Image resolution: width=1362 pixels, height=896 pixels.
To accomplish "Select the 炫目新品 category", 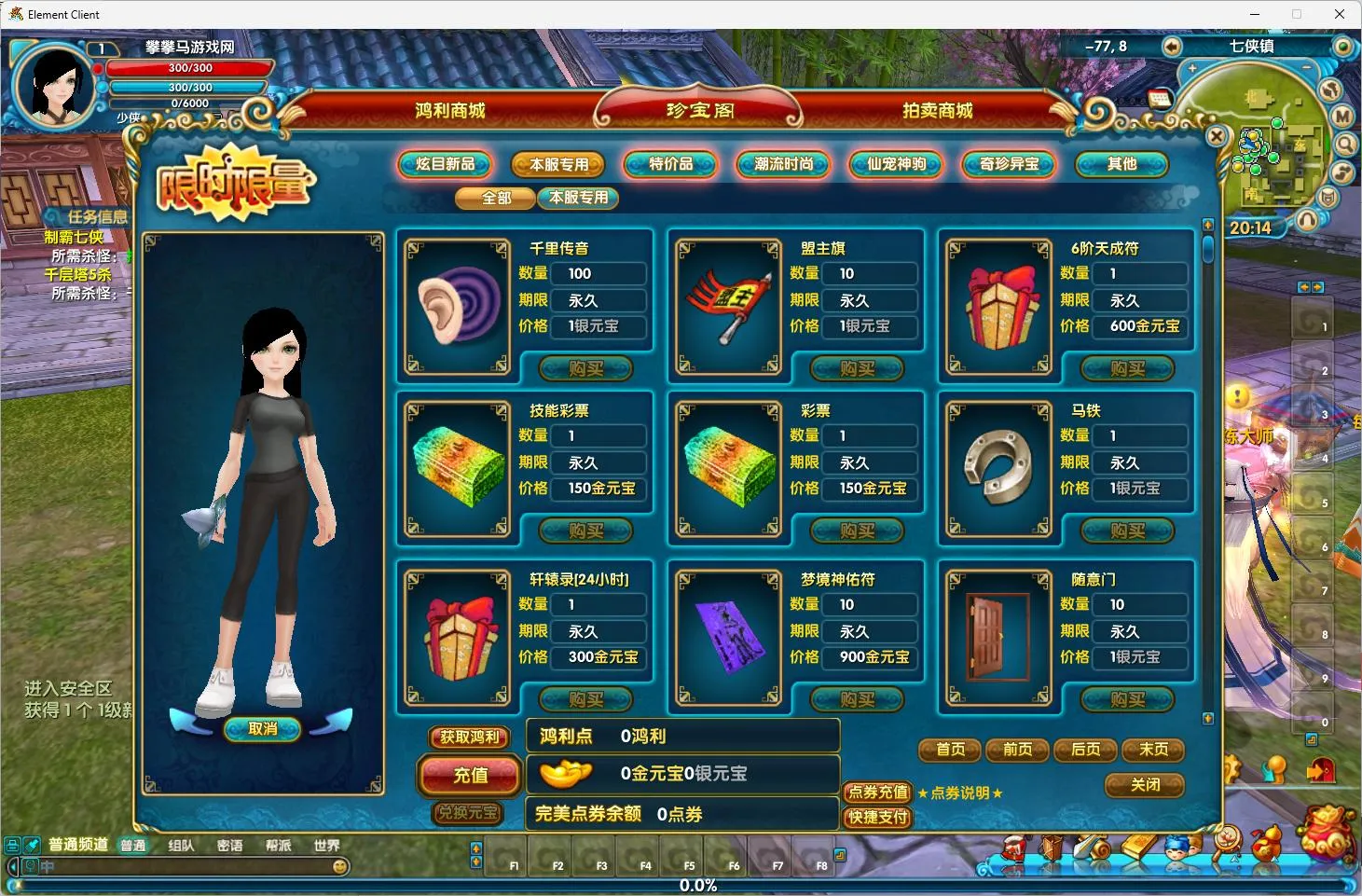I will [x=446, y=164].
